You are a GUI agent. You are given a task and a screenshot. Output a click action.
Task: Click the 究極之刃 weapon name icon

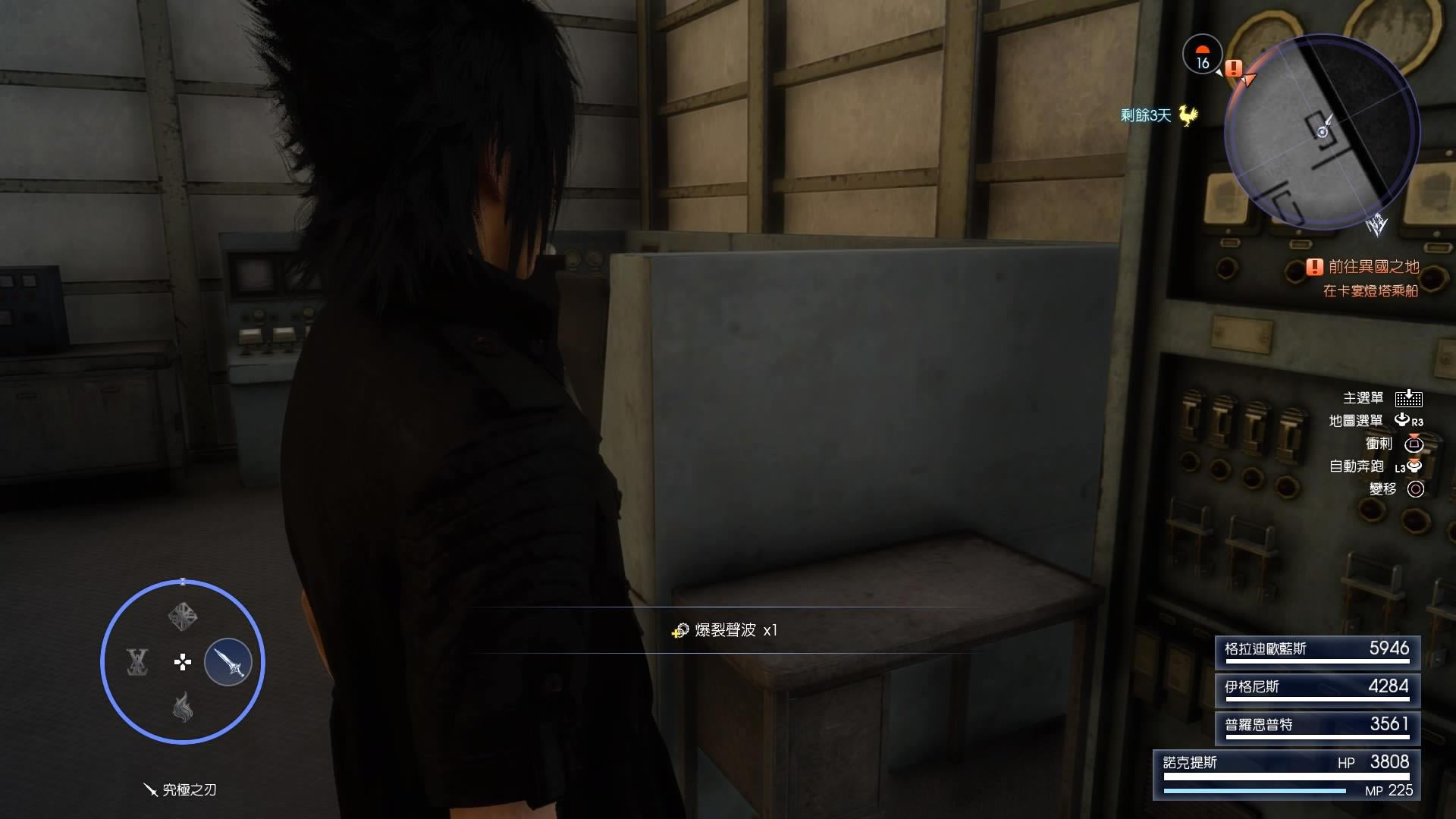tap(149, 791)
